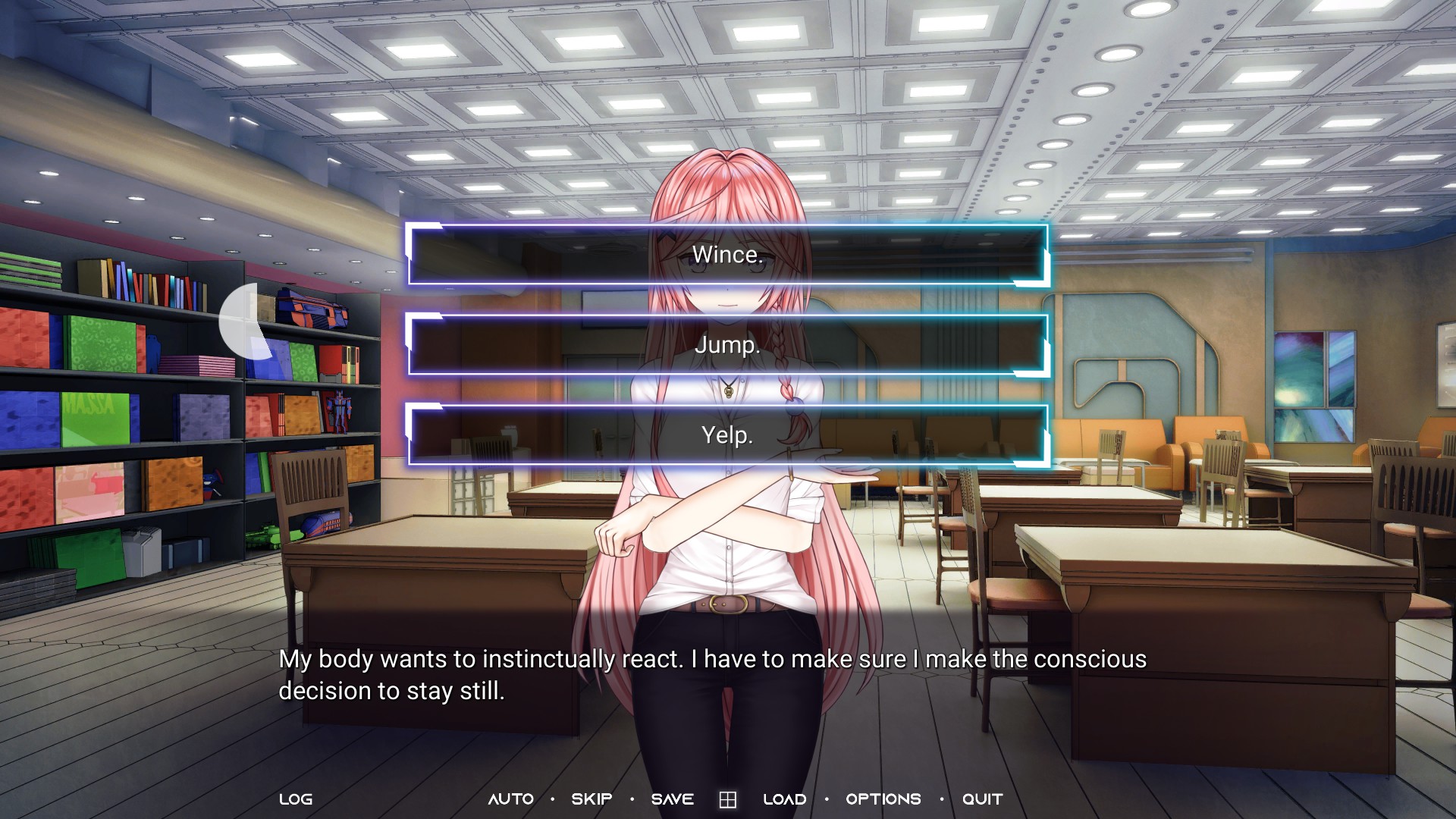Show the OPTIONS screen
The image size is (1456, 819).
(x=883, y=799)
